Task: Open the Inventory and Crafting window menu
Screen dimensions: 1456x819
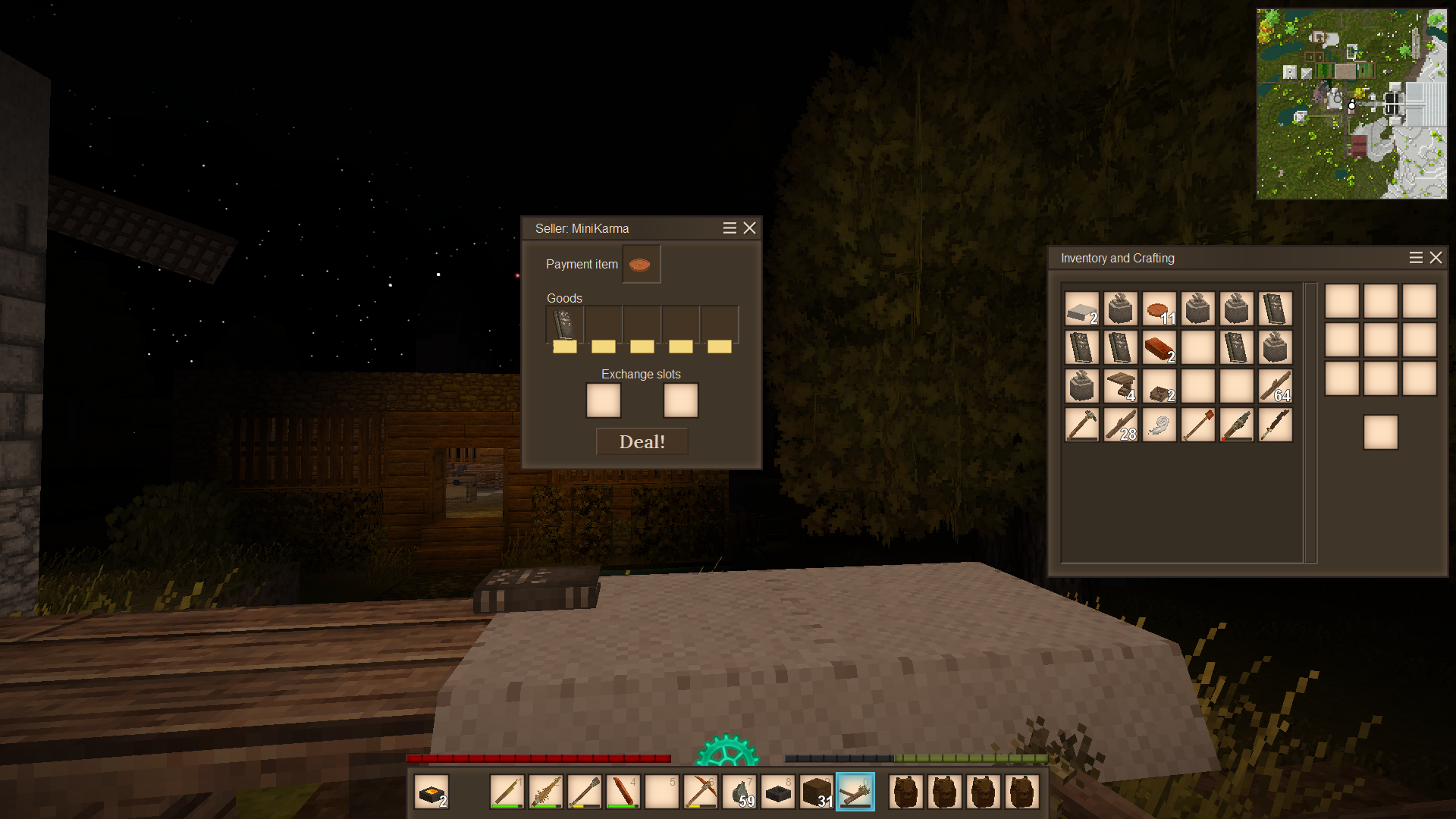Action: pos(1415,258)
